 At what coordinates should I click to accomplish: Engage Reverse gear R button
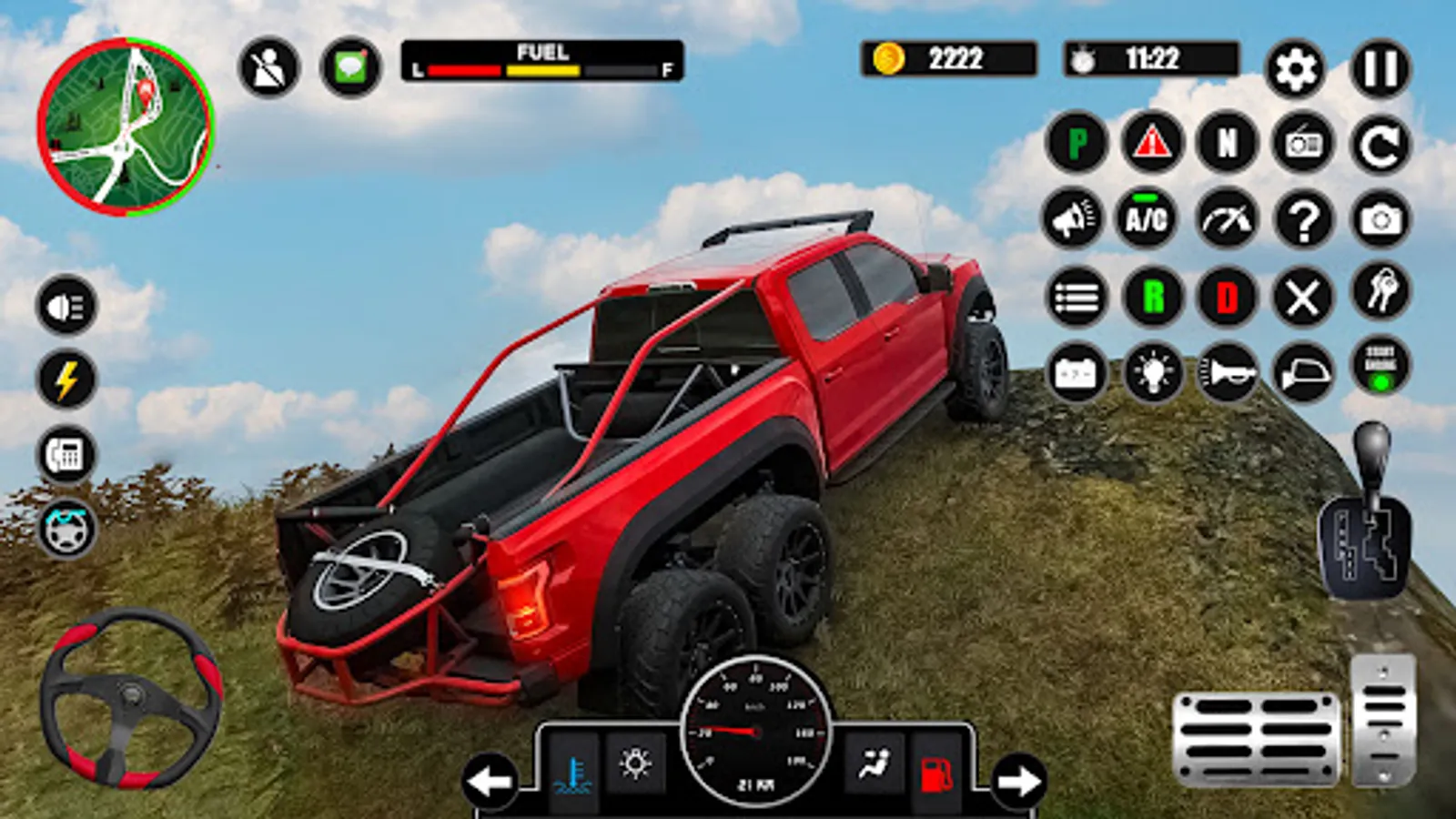[1152, 297]
